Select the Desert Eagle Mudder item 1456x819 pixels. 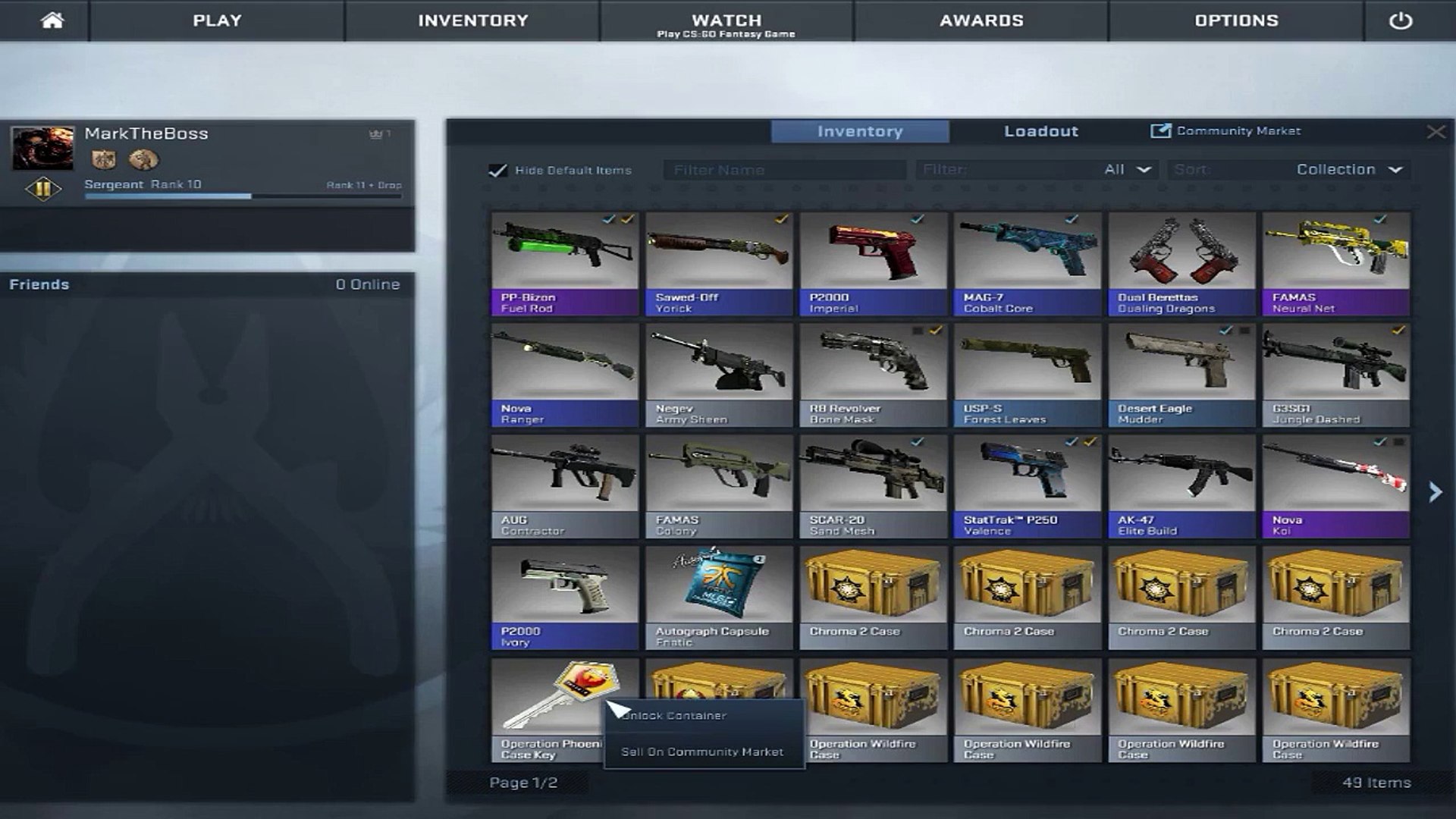pos(1181,375)
